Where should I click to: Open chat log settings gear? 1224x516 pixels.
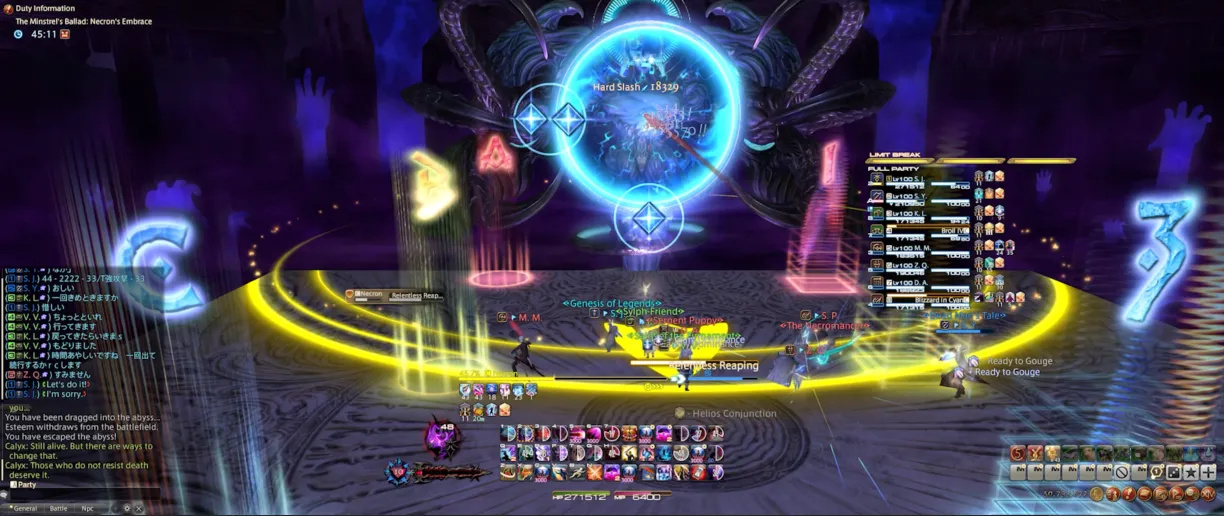pyautogui.click(x=126, y=508)
